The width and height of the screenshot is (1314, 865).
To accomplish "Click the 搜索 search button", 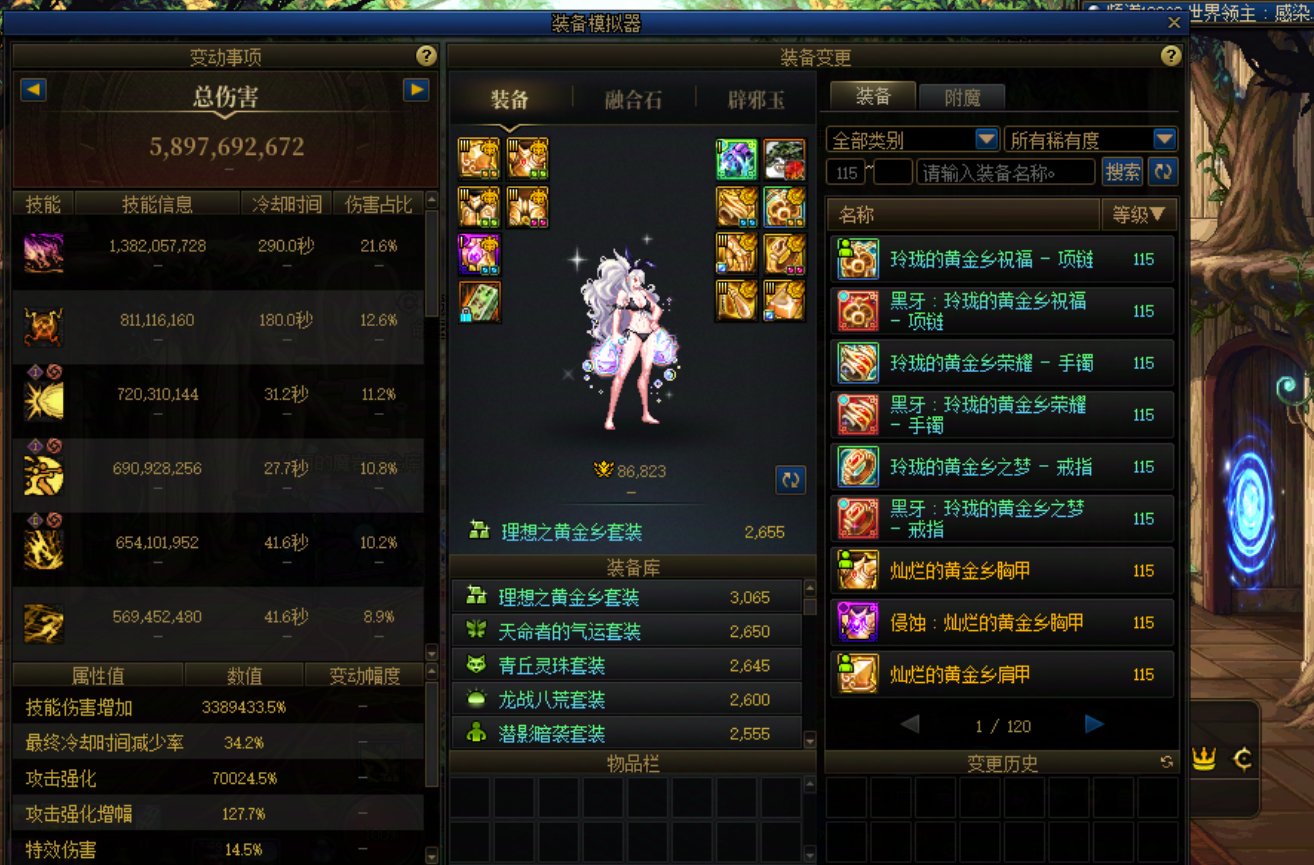I will [x=1124, y=171].
